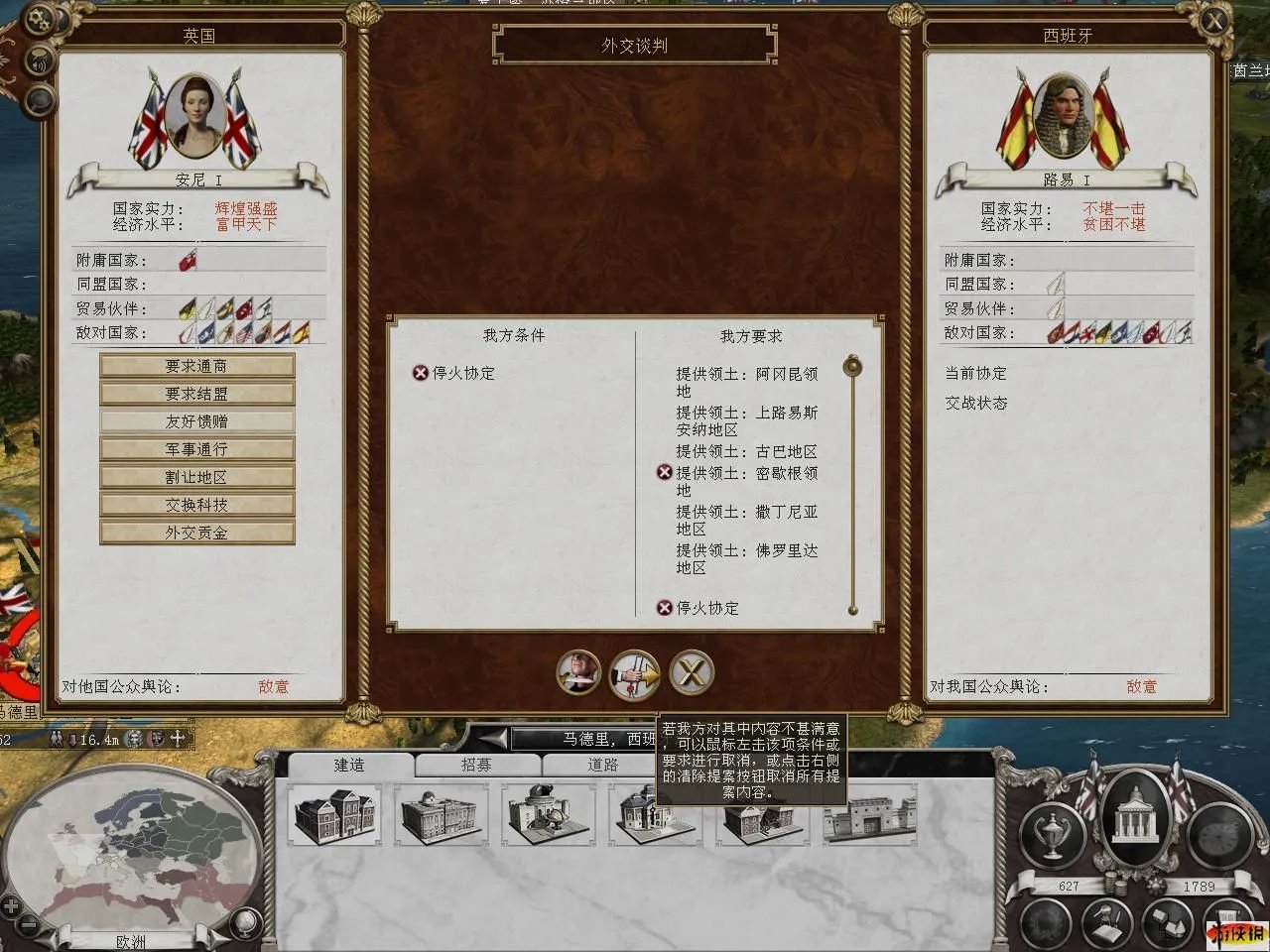Screen dimensions: 1270x952
Task: Click the speaker audio icon in the top-left
Action: point(40,61)
